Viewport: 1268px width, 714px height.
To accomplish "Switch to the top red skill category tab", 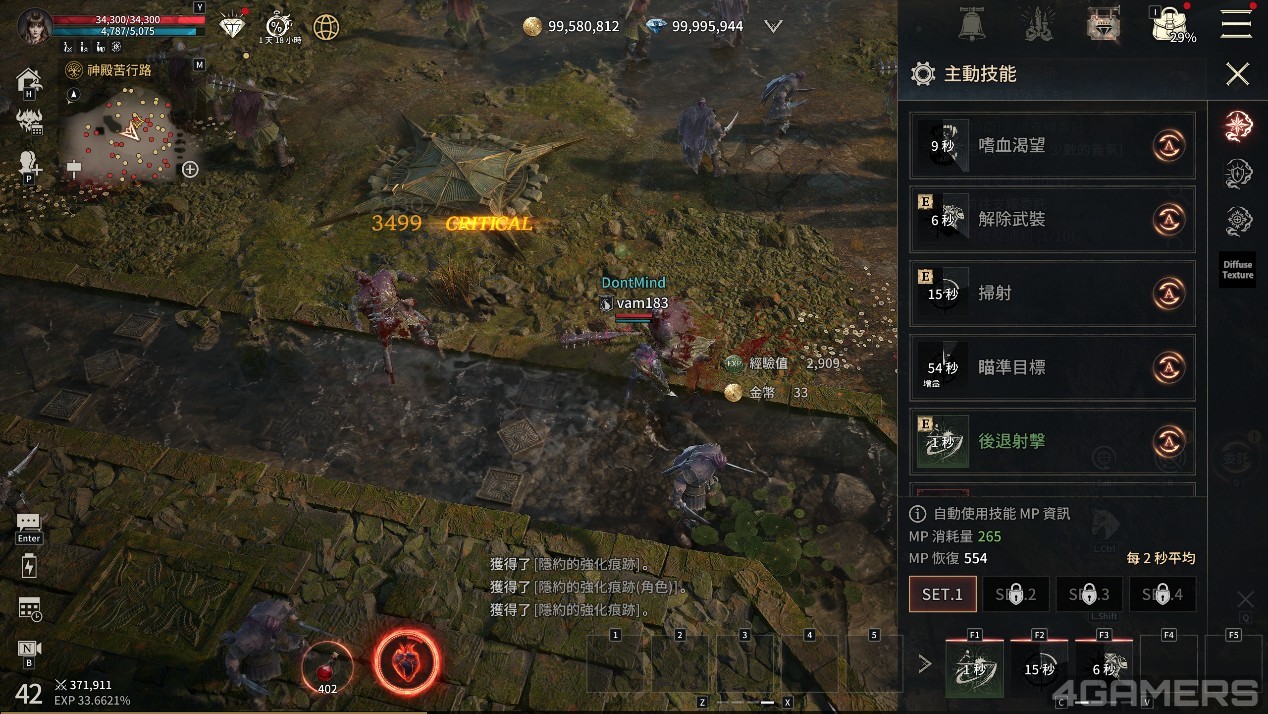I will [1238, 125].
